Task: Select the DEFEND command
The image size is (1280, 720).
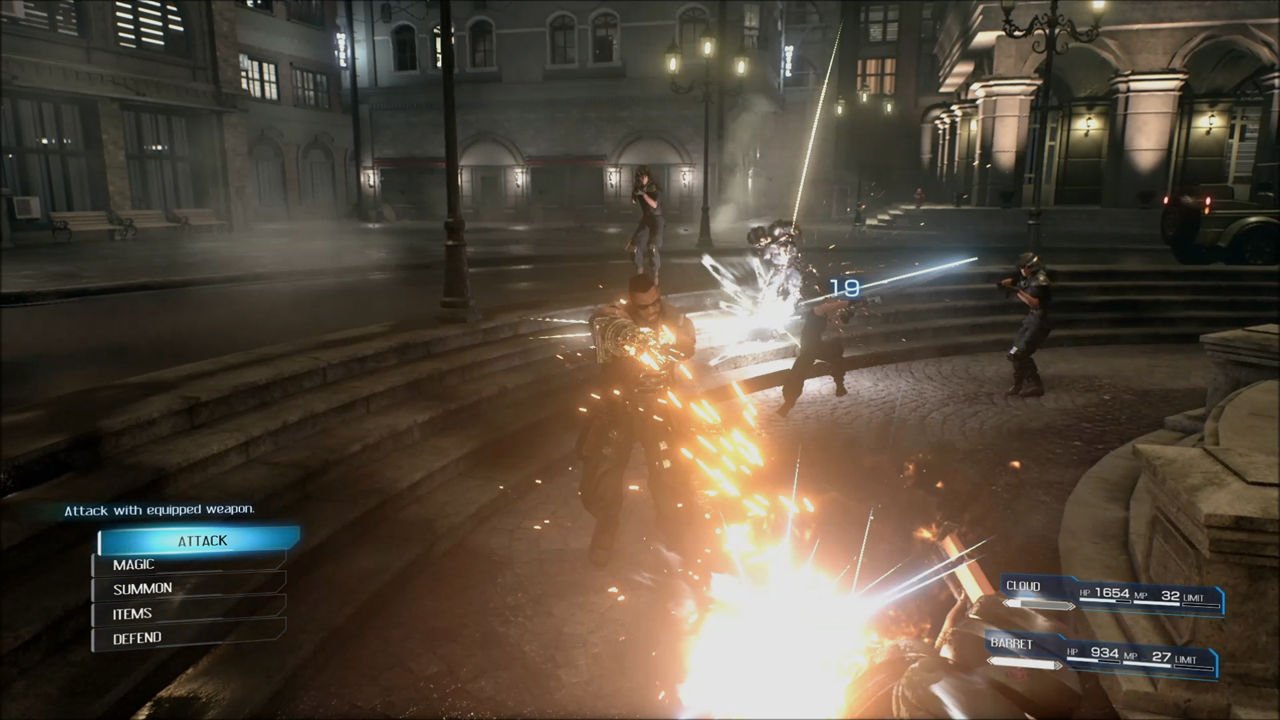Action: pos(137,637)
